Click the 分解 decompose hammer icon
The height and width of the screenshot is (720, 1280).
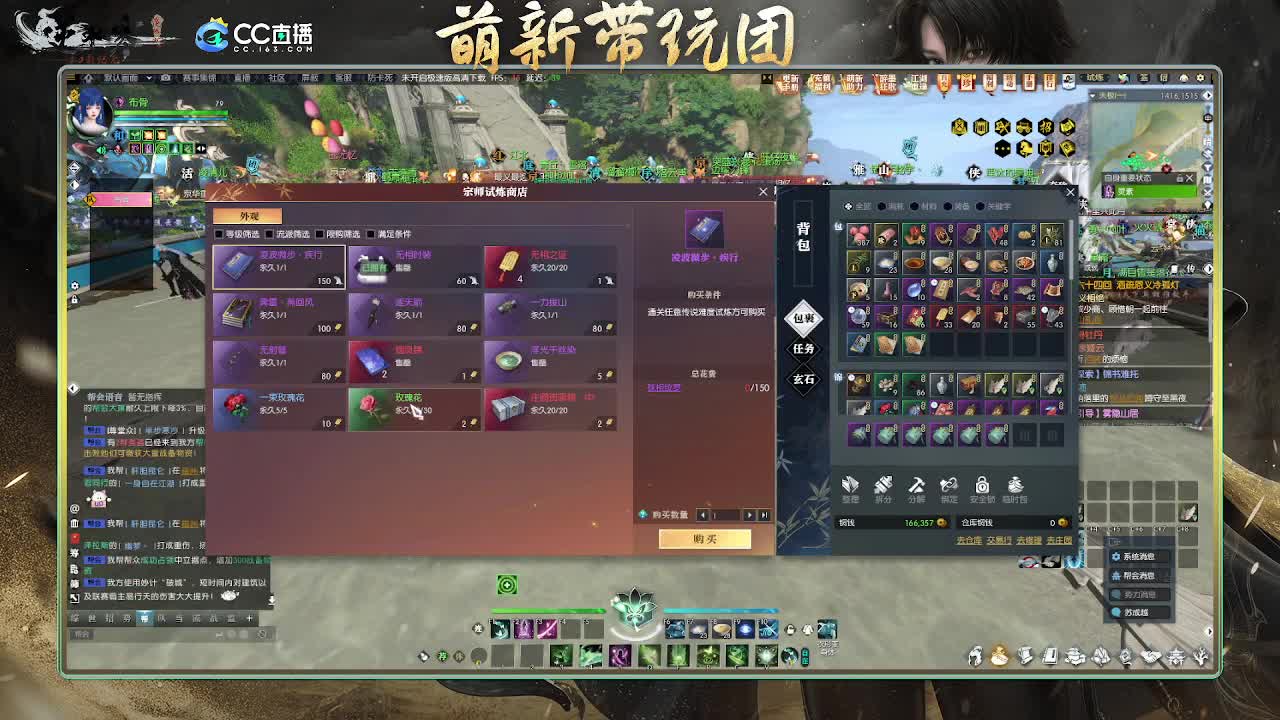[917, 486]
